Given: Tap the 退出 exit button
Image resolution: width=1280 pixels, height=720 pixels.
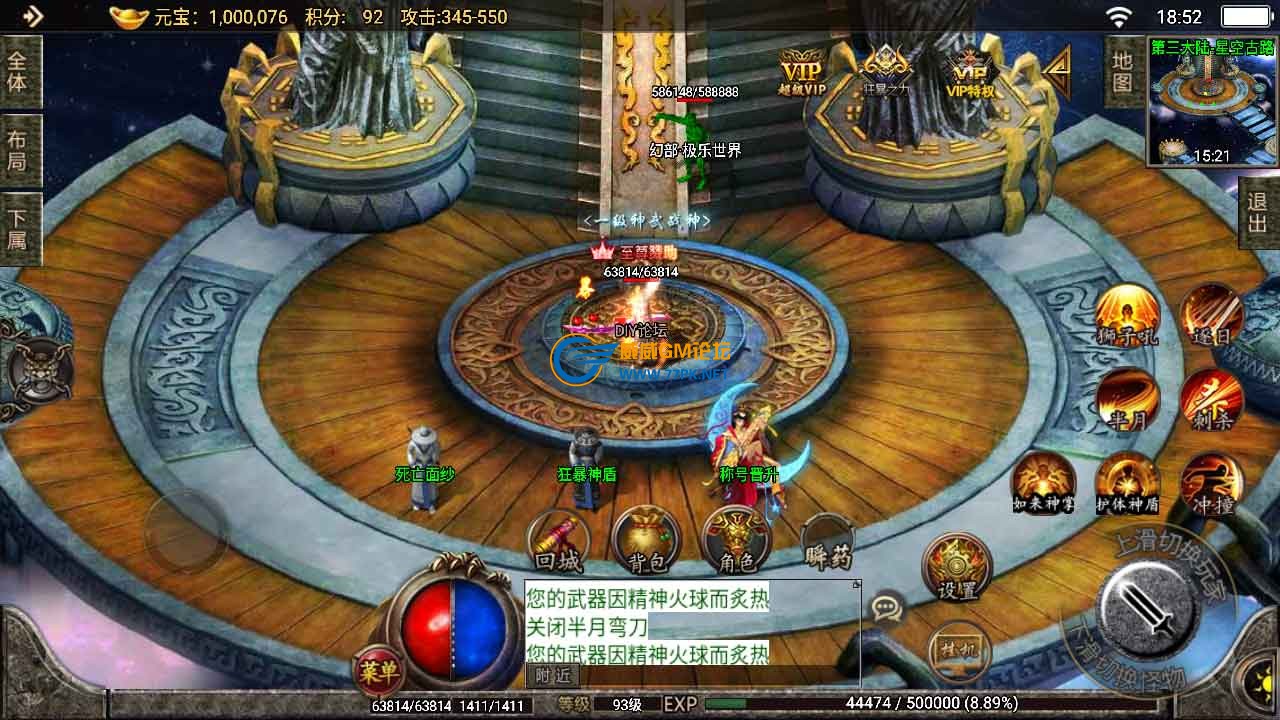Looking at the screenshot, I should pos(1258,212).
